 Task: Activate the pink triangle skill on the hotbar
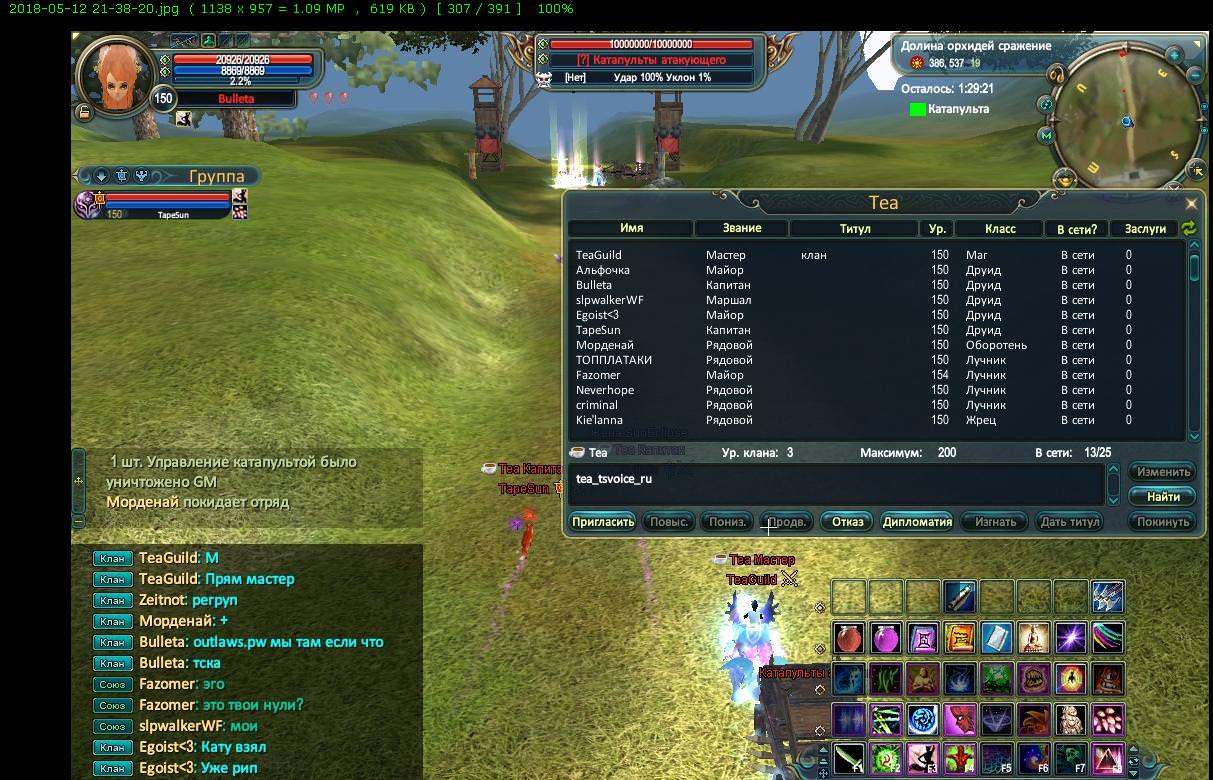(x=1107, y=759)
